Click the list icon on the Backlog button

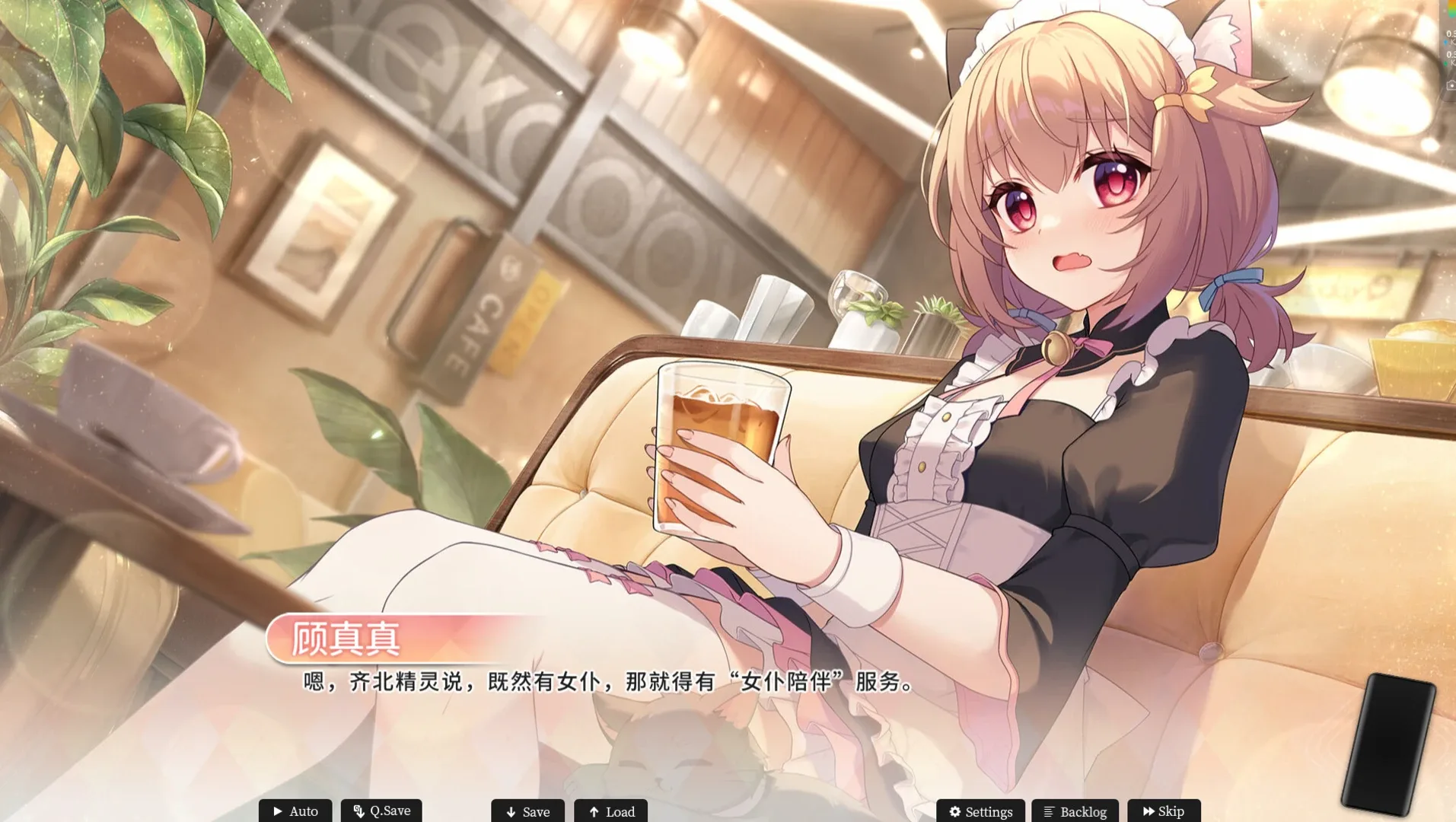coord(1049,811)
